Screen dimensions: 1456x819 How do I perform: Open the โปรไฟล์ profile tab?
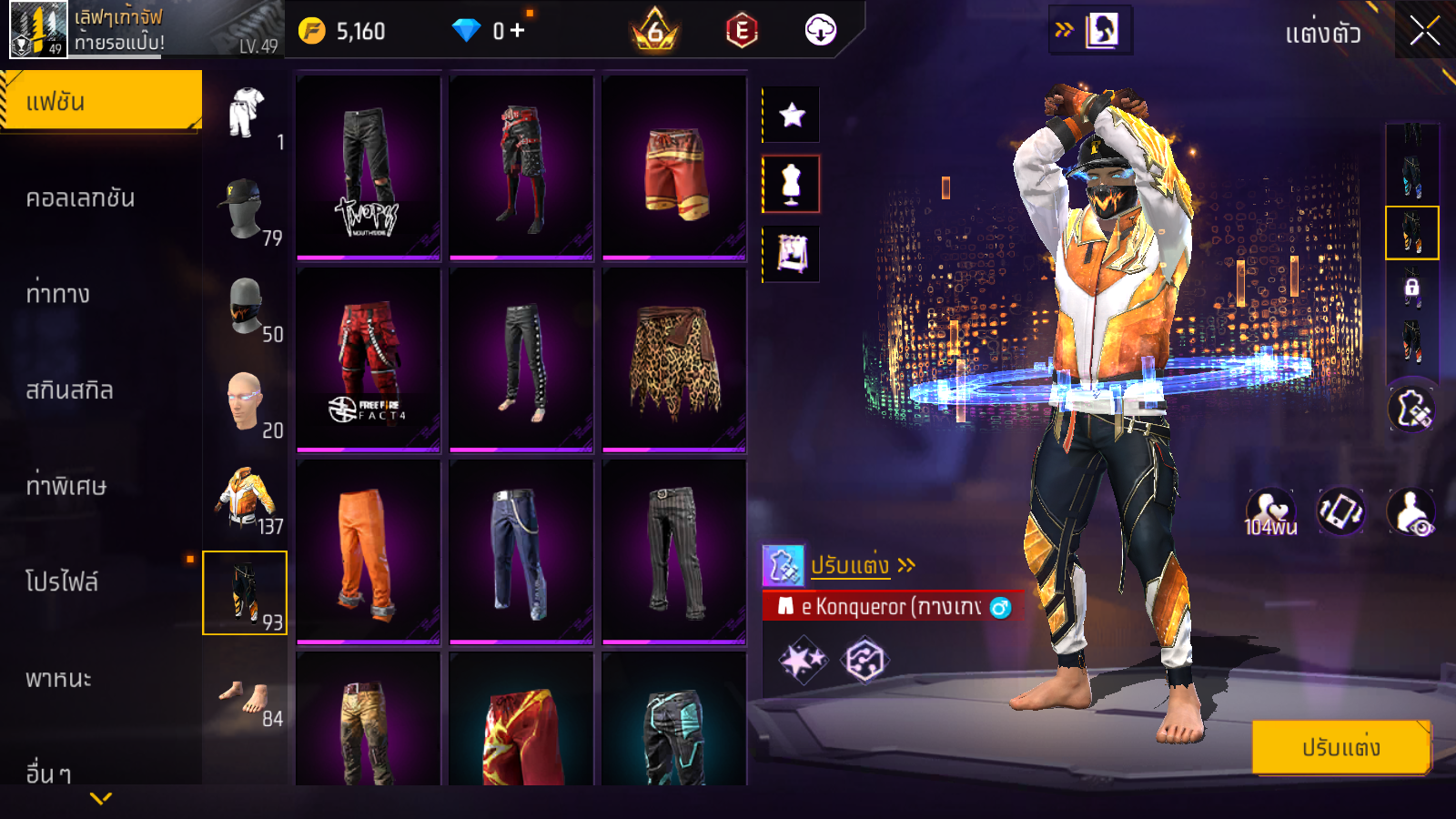point(62,582)
